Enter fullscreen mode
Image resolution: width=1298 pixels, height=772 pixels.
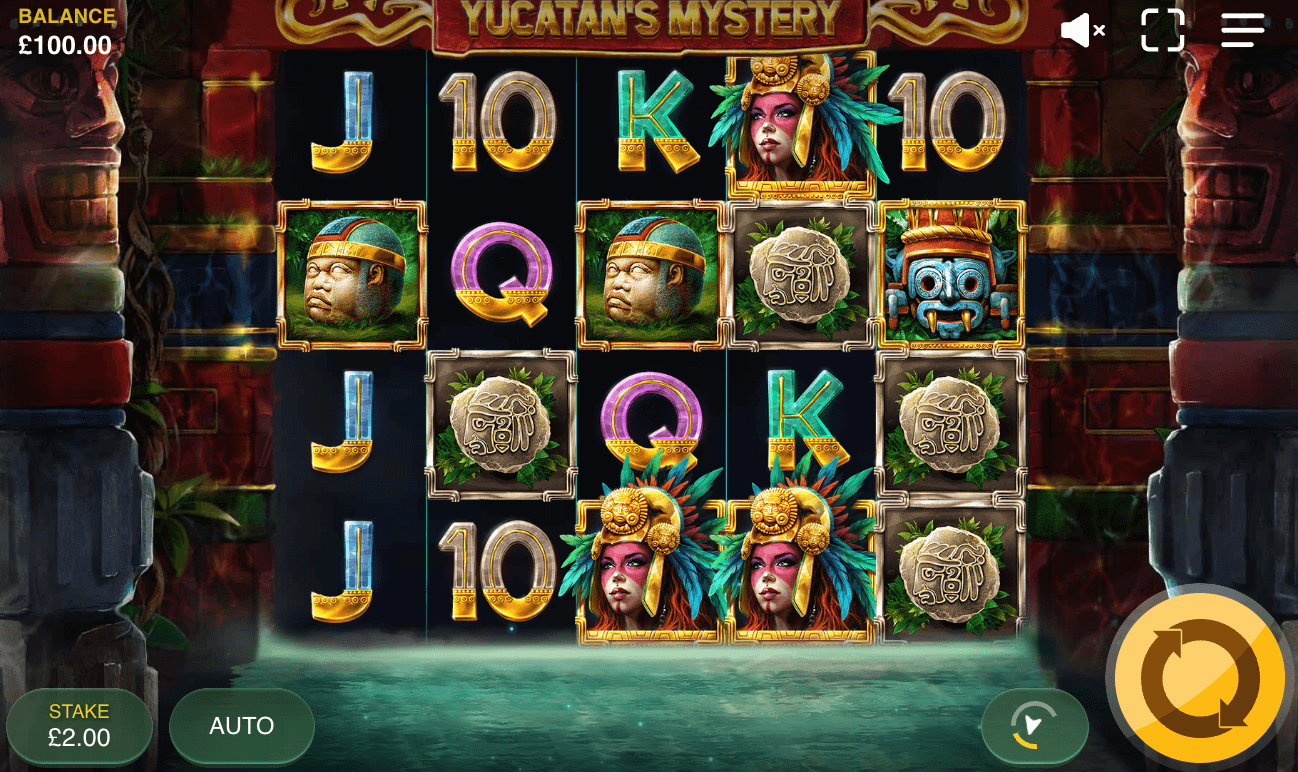[x=1162, y=30]
